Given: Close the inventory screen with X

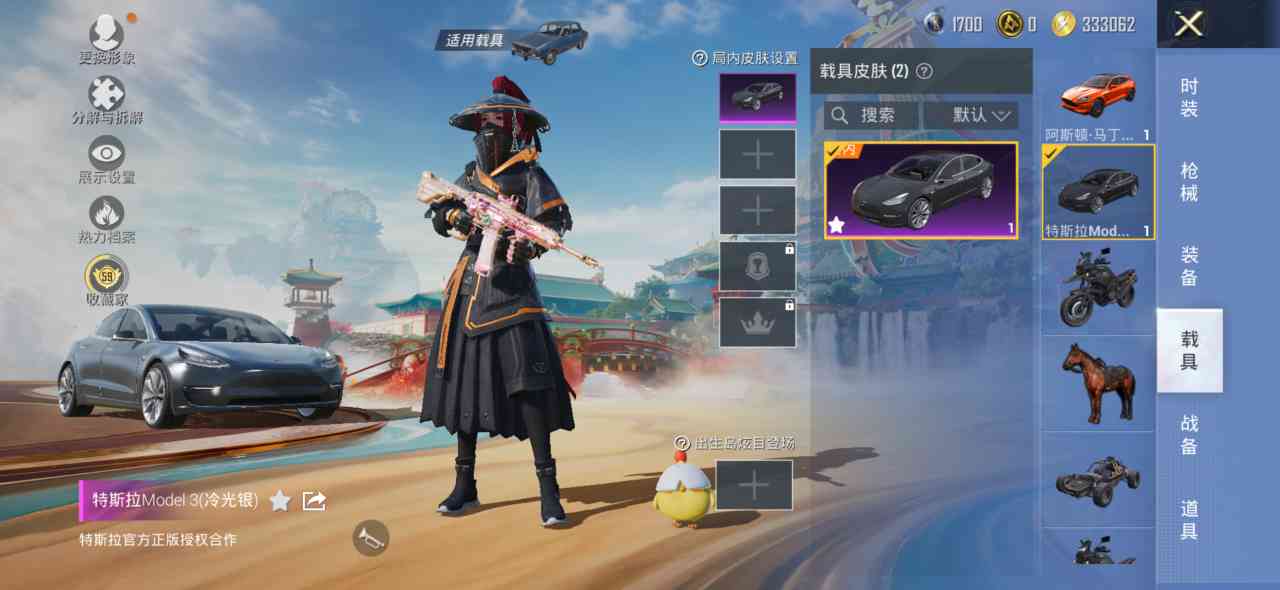Looking at the screenshot, I should 1188,24.
